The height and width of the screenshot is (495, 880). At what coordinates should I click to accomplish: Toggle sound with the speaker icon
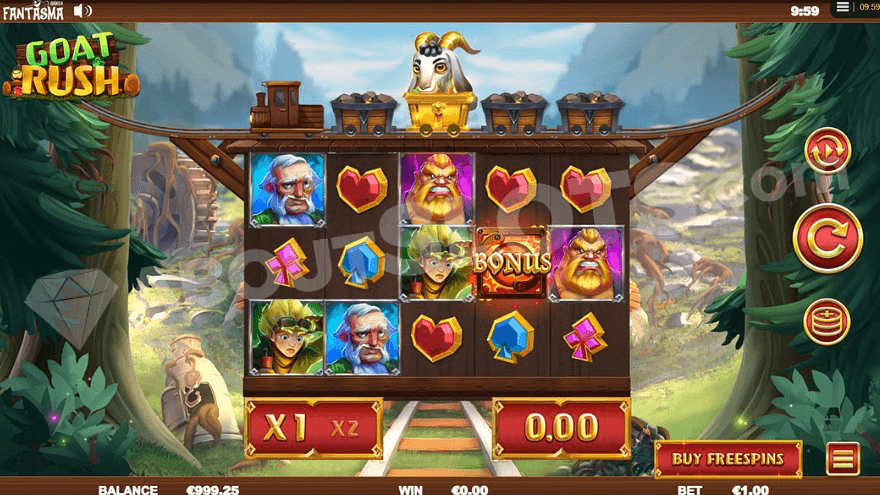[x=83, y=11]
